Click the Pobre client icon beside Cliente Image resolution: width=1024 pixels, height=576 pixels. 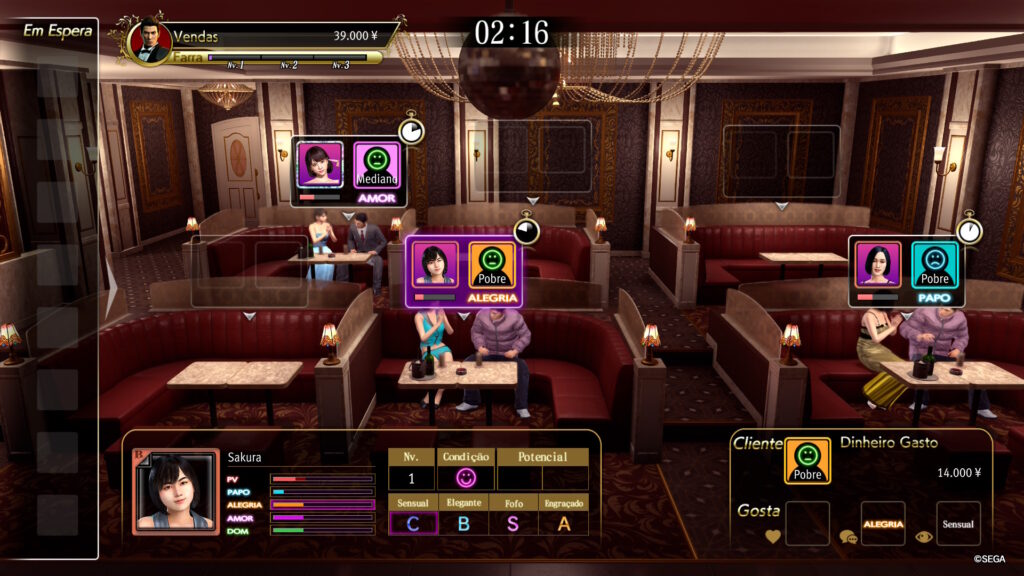click(806, 461)
